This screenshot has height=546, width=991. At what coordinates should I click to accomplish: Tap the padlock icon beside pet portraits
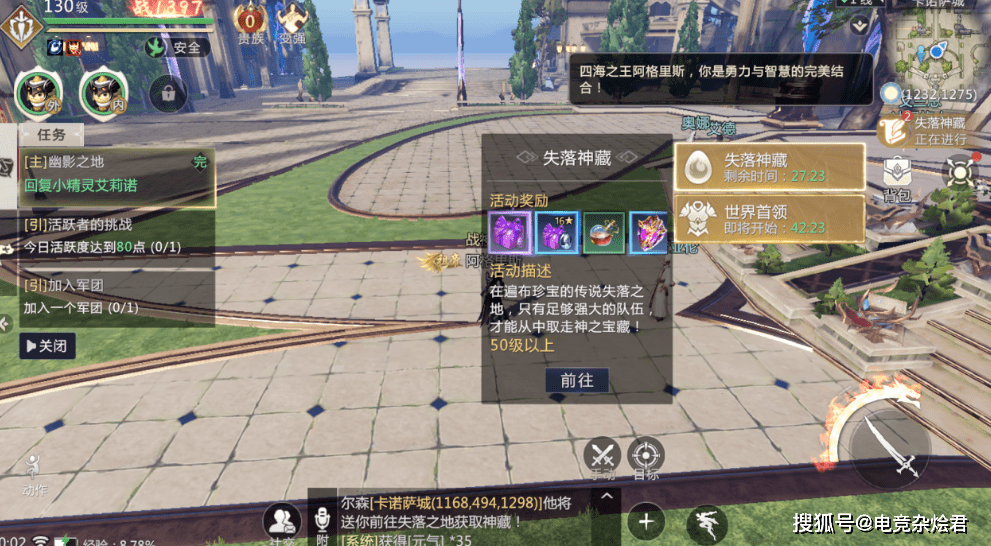pyautogui.click(x=167, y=94)
